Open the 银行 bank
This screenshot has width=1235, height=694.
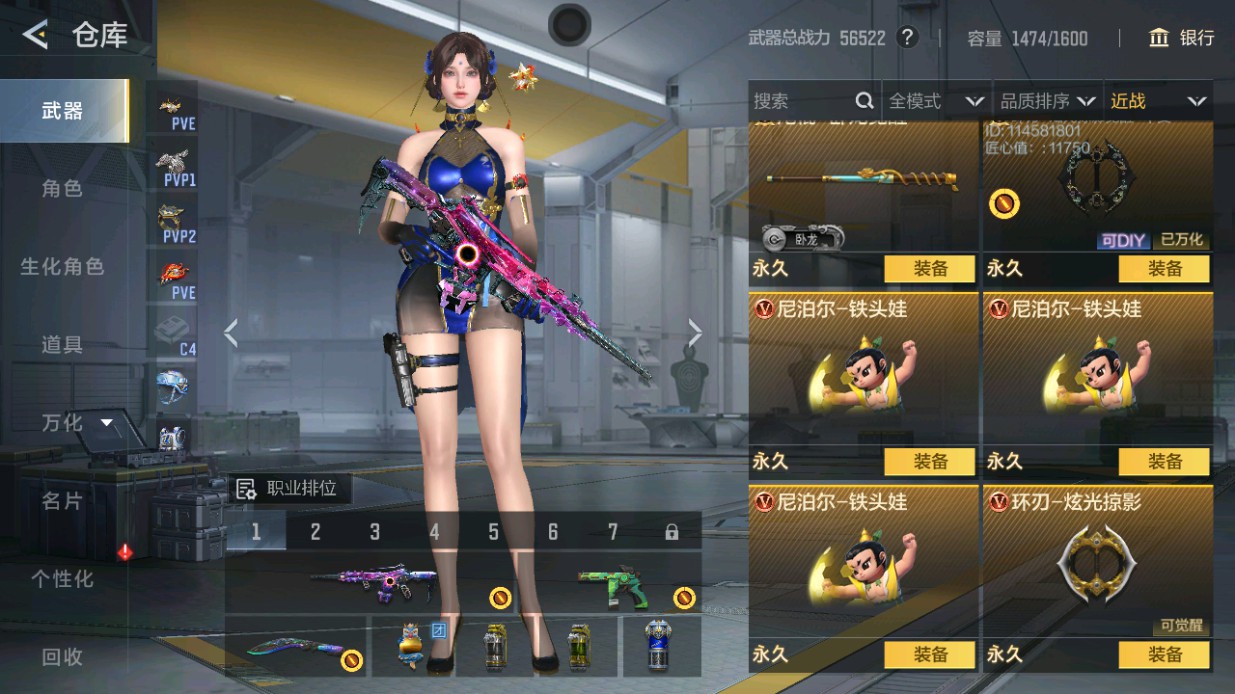pos(1182,38)
